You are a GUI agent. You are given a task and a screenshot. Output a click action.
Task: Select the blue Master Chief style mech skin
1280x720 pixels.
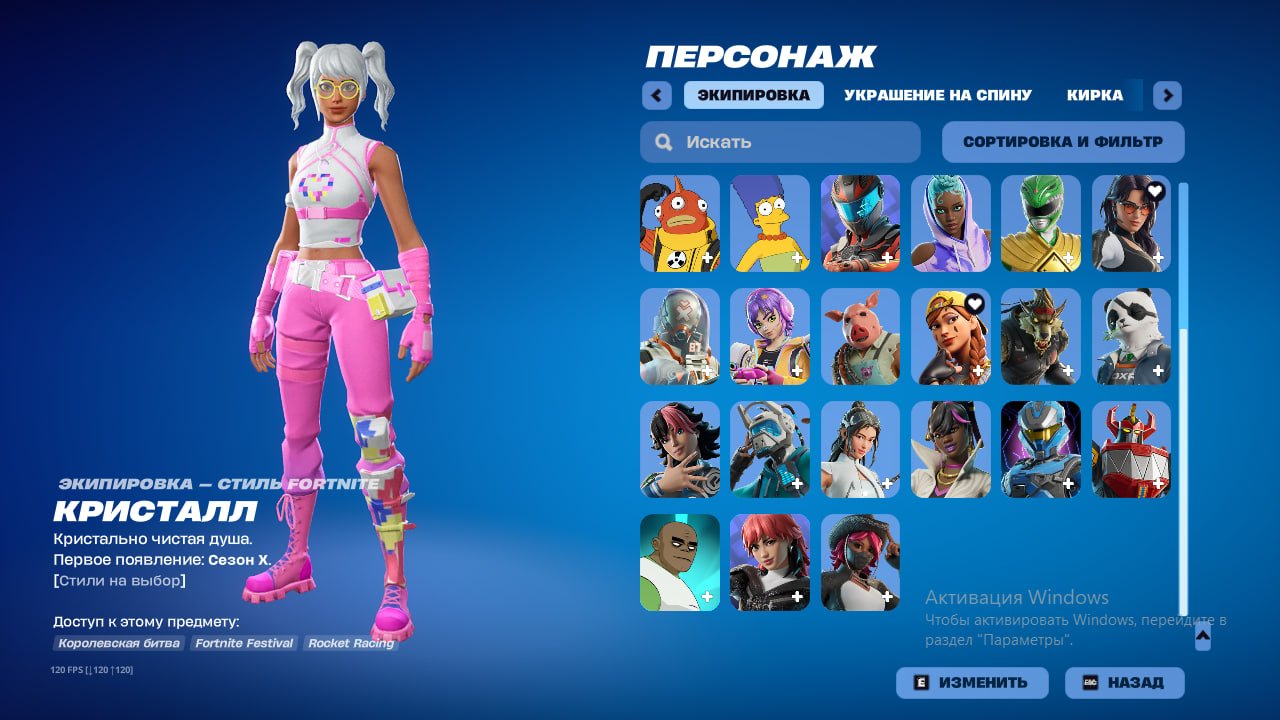tap(1040, 449)
